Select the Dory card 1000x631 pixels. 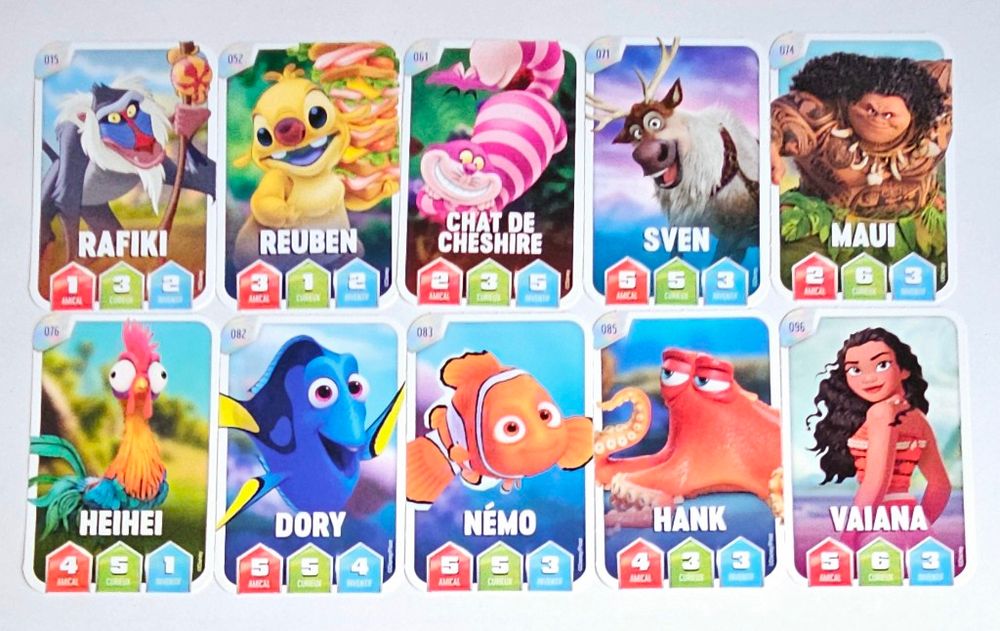(309, 455)
